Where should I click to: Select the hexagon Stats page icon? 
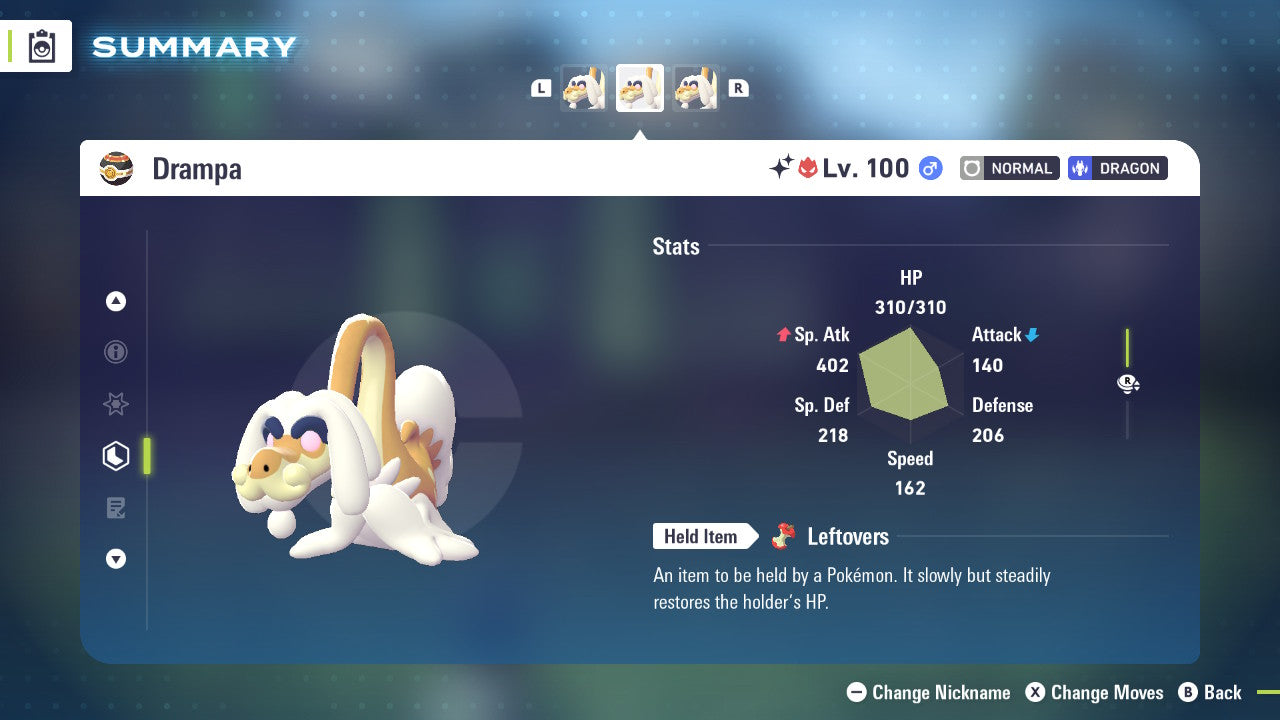[x=116, y=456]
